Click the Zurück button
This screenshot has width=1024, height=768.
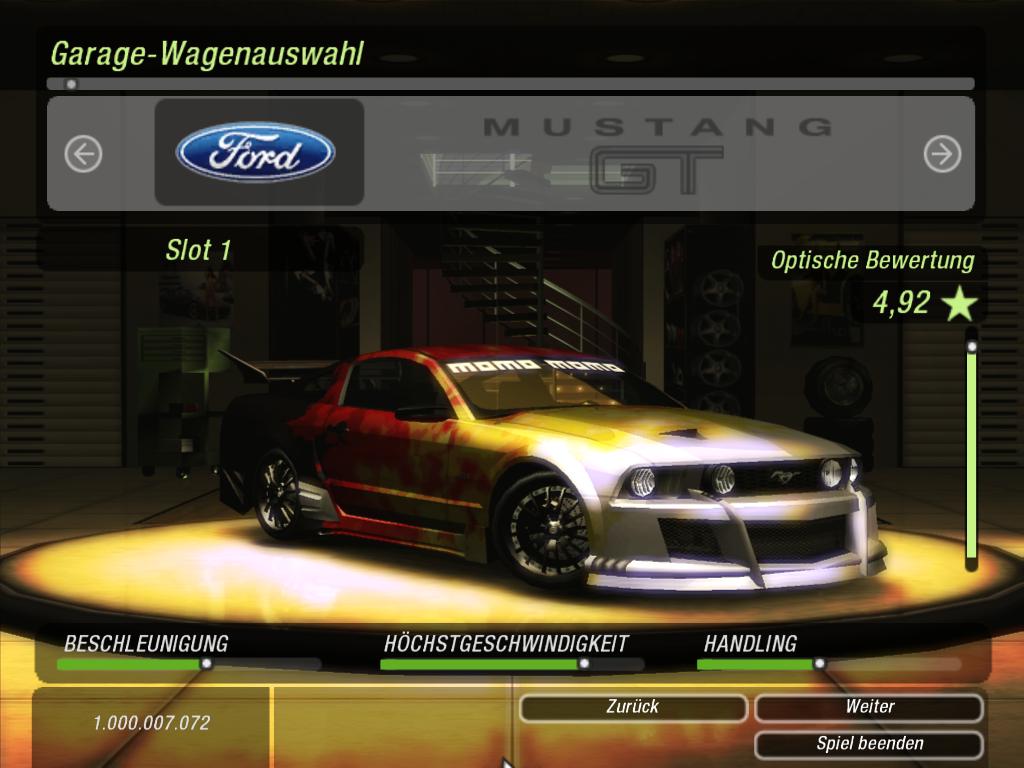(633, 707)
